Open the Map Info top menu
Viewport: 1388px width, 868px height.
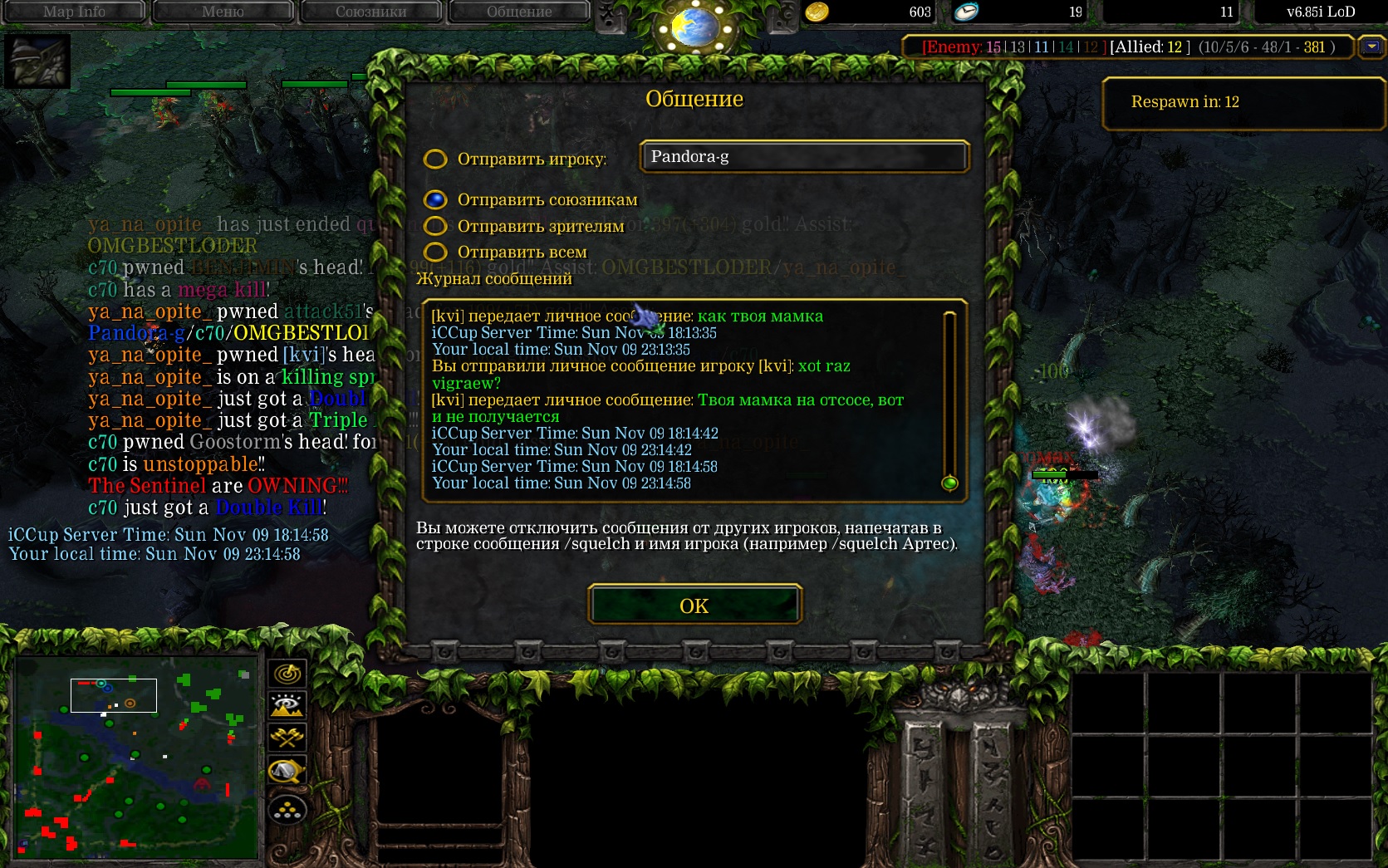click(x=74, y=12)
